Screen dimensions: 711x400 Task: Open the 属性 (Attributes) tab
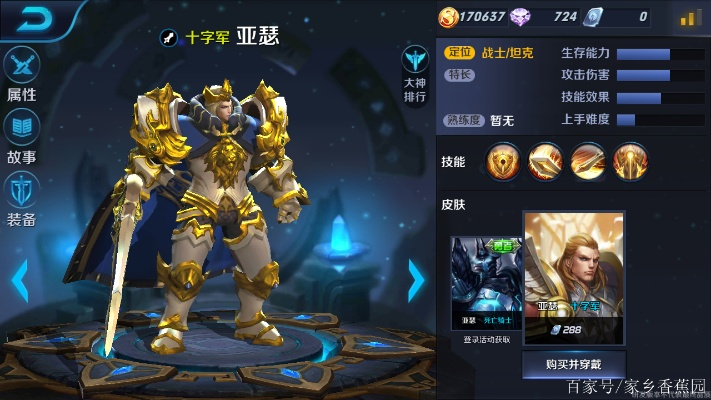pyautogui.click(x=21, y=73)
